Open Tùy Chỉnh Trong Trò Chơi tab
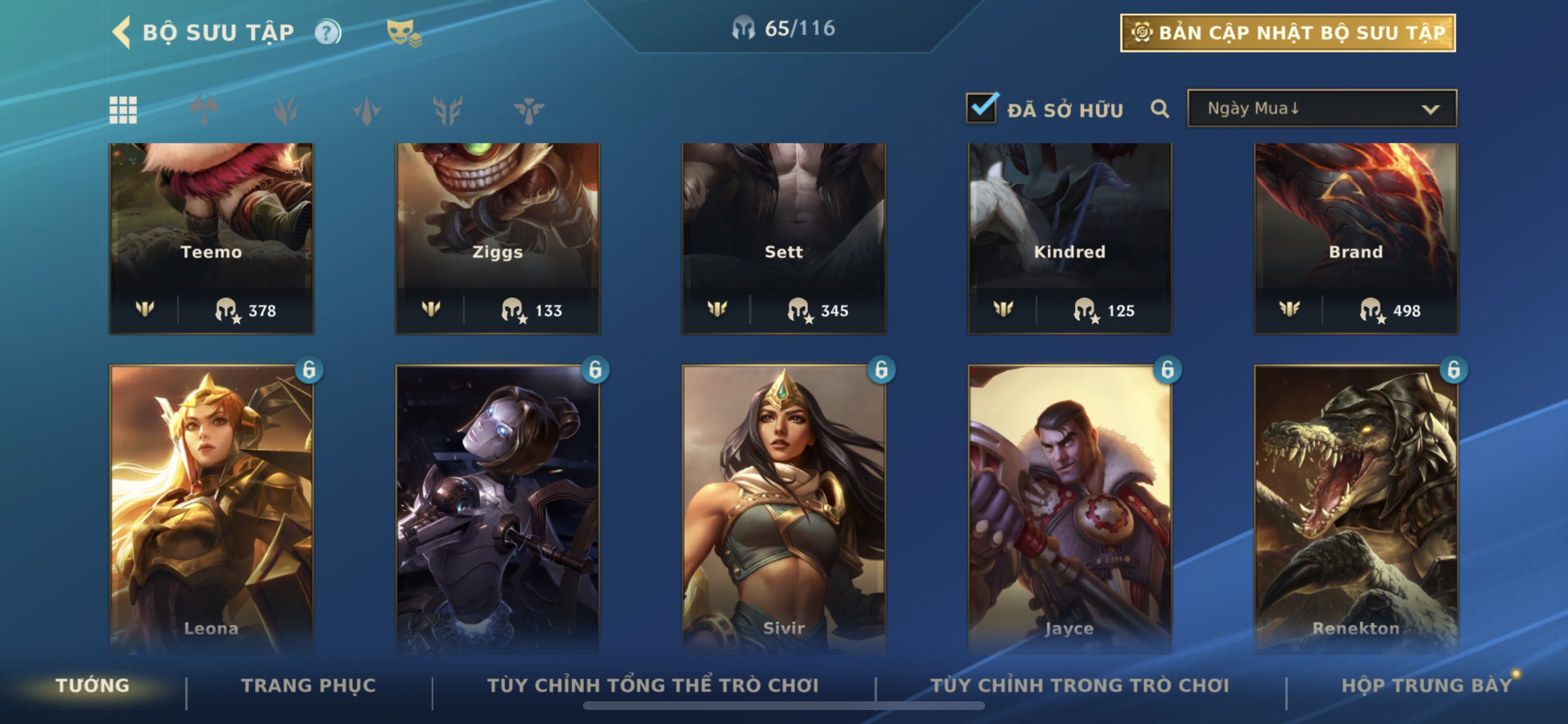The height and width of the screenshot is (724, 1568). pos(1079,686)
